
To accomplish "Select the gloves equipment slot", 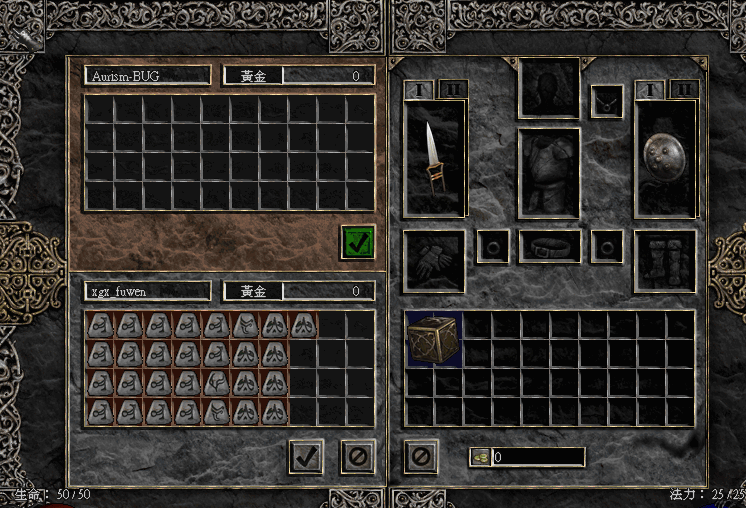I will tap(433, 260).
